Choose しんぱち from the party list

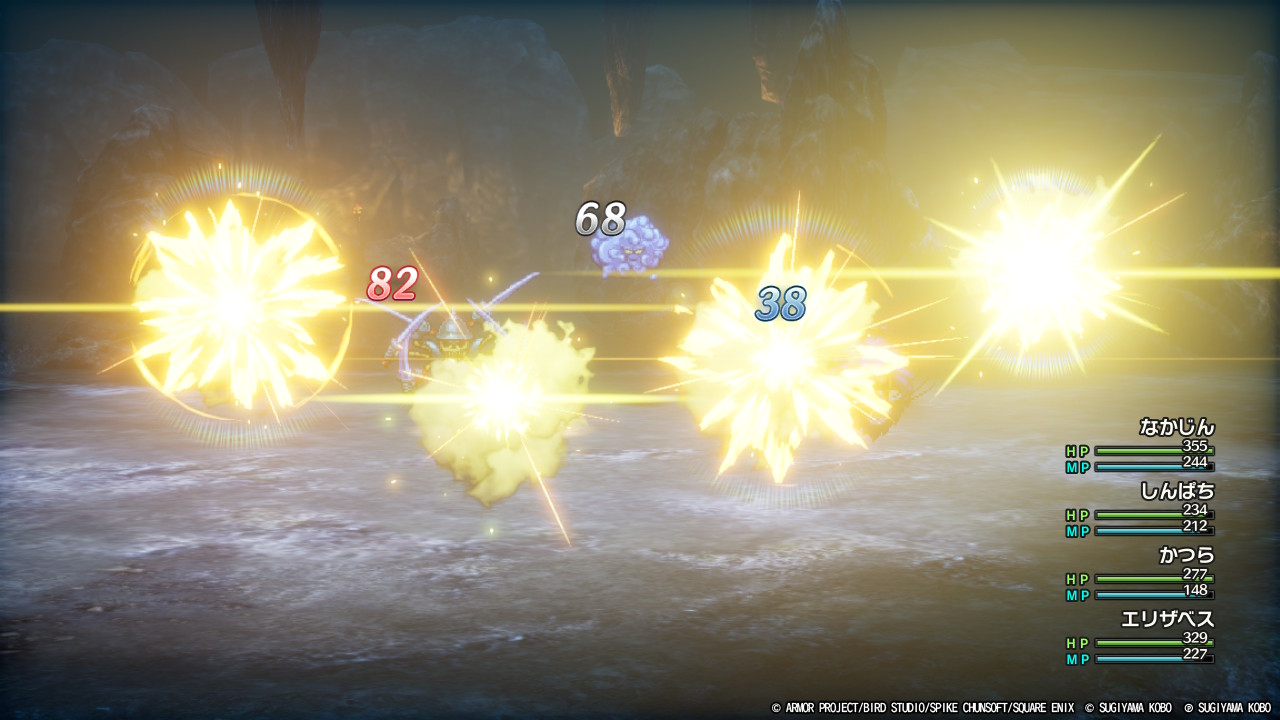(x=1177, y=492)
